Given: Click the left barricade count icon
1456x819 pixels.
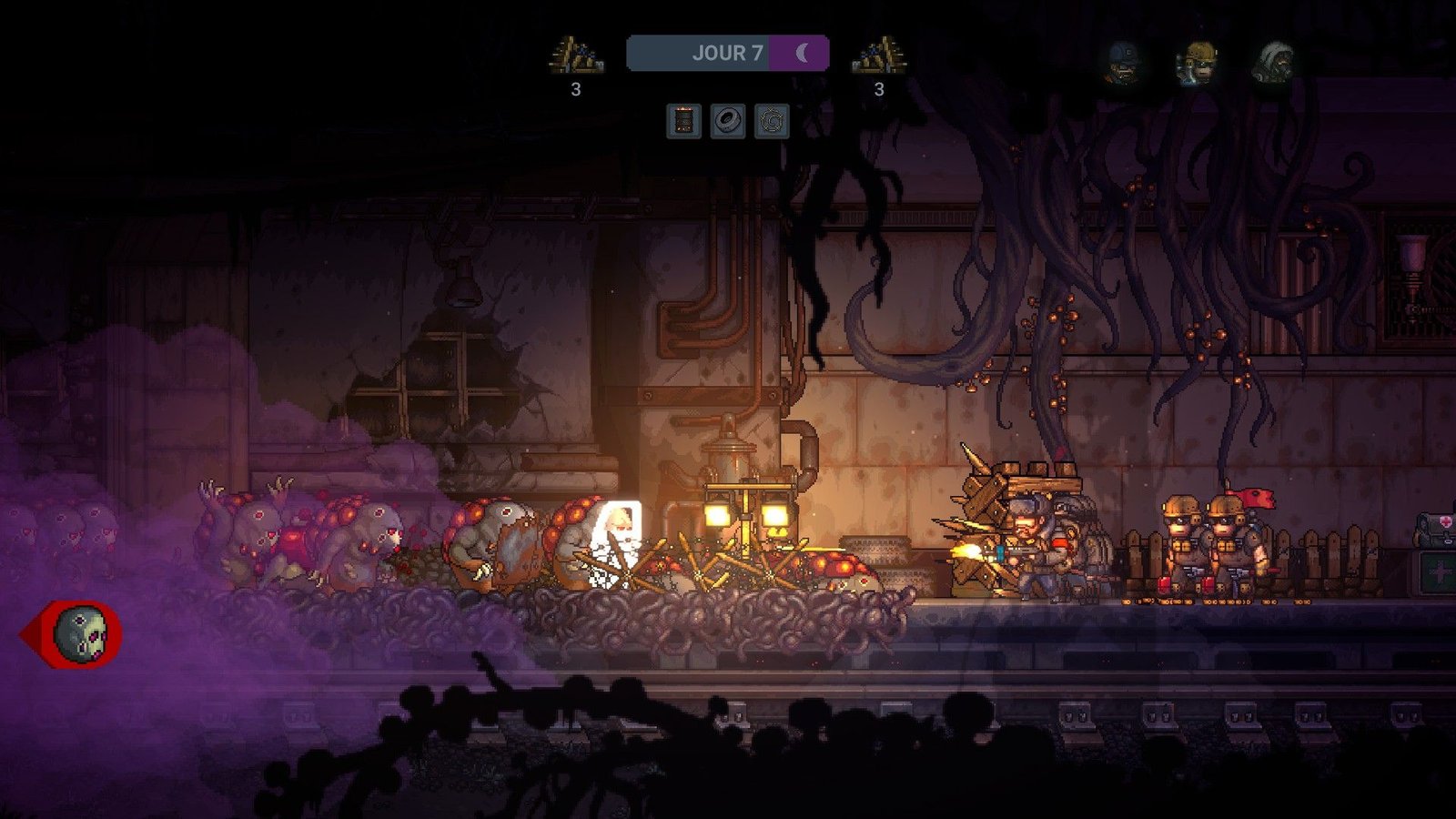Looking at the screenshot, I should pos(575,56).
